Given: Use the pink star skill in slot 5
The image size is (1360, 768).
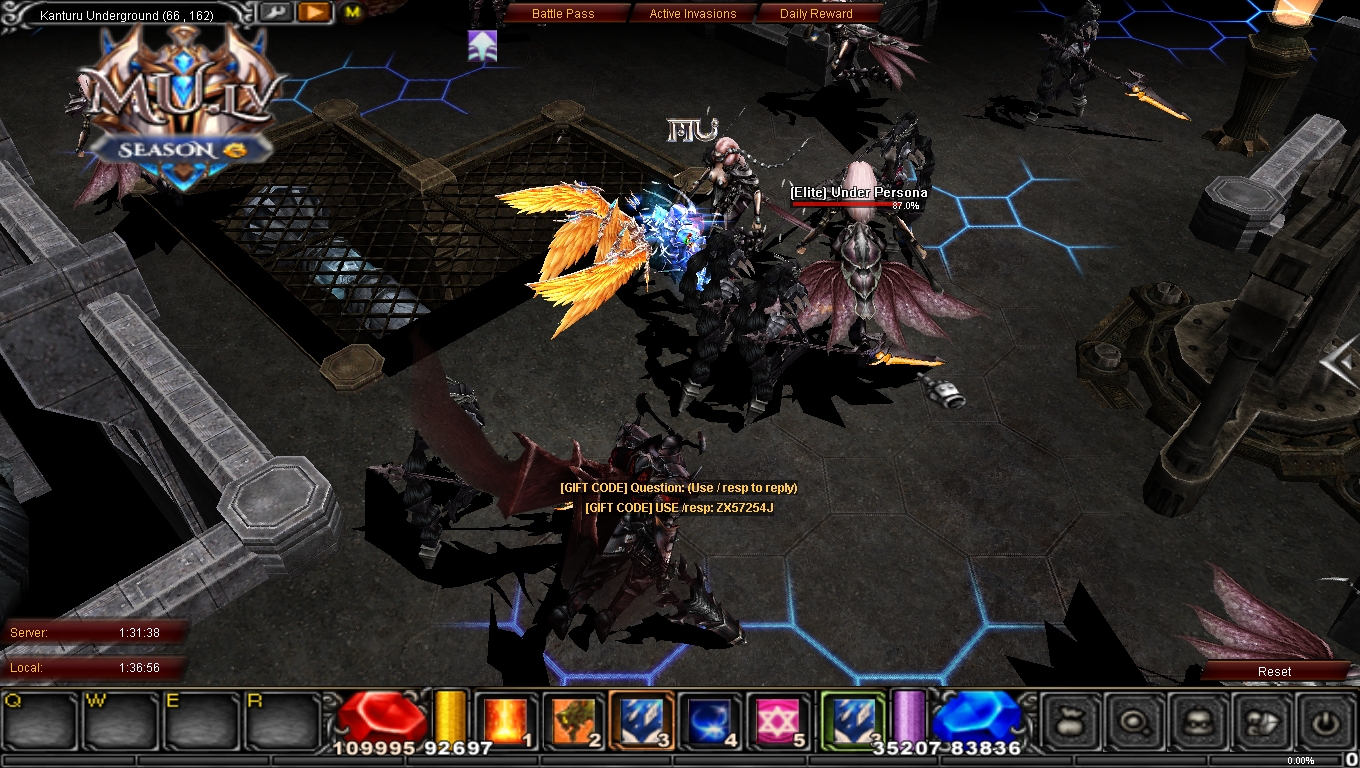Looking at the screenshot, I should (776, 721).
